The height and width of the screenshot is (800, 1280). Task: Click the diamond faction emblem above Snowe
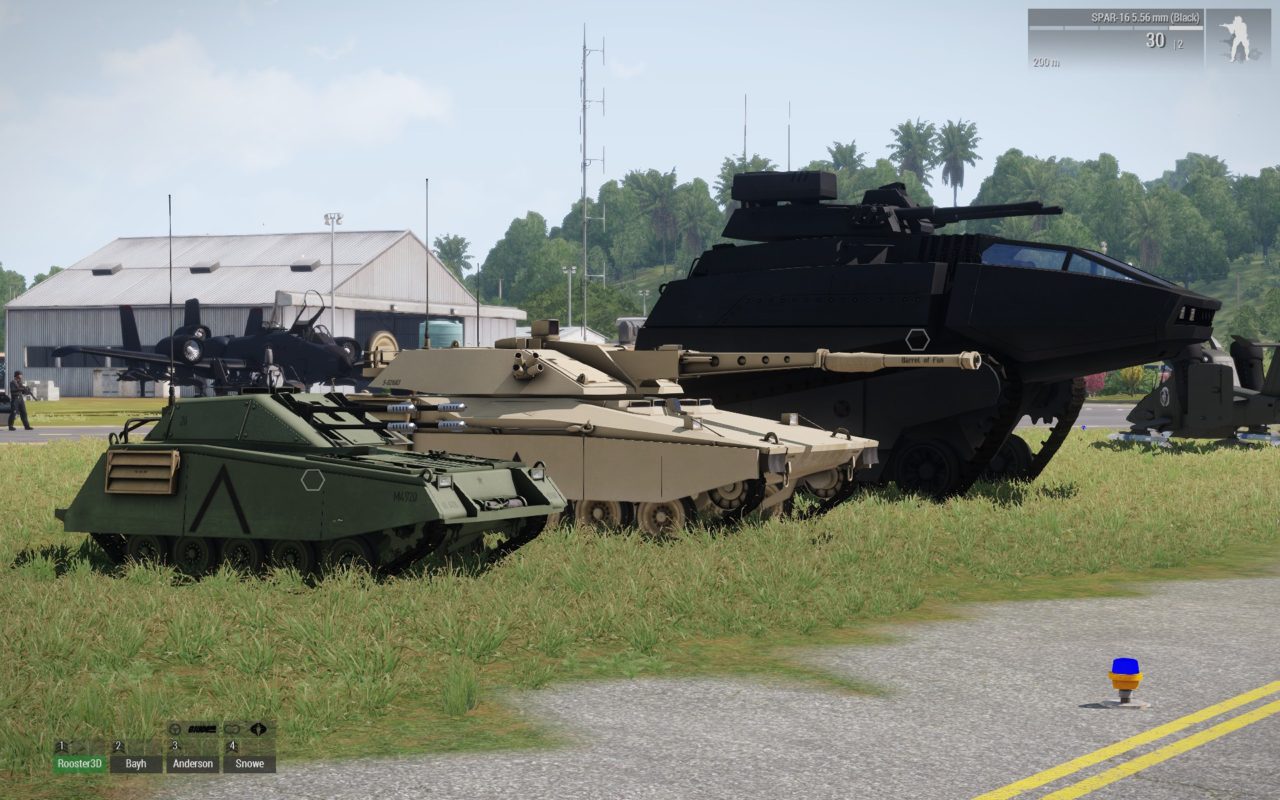pyautogui.click(x=258, y=729)
